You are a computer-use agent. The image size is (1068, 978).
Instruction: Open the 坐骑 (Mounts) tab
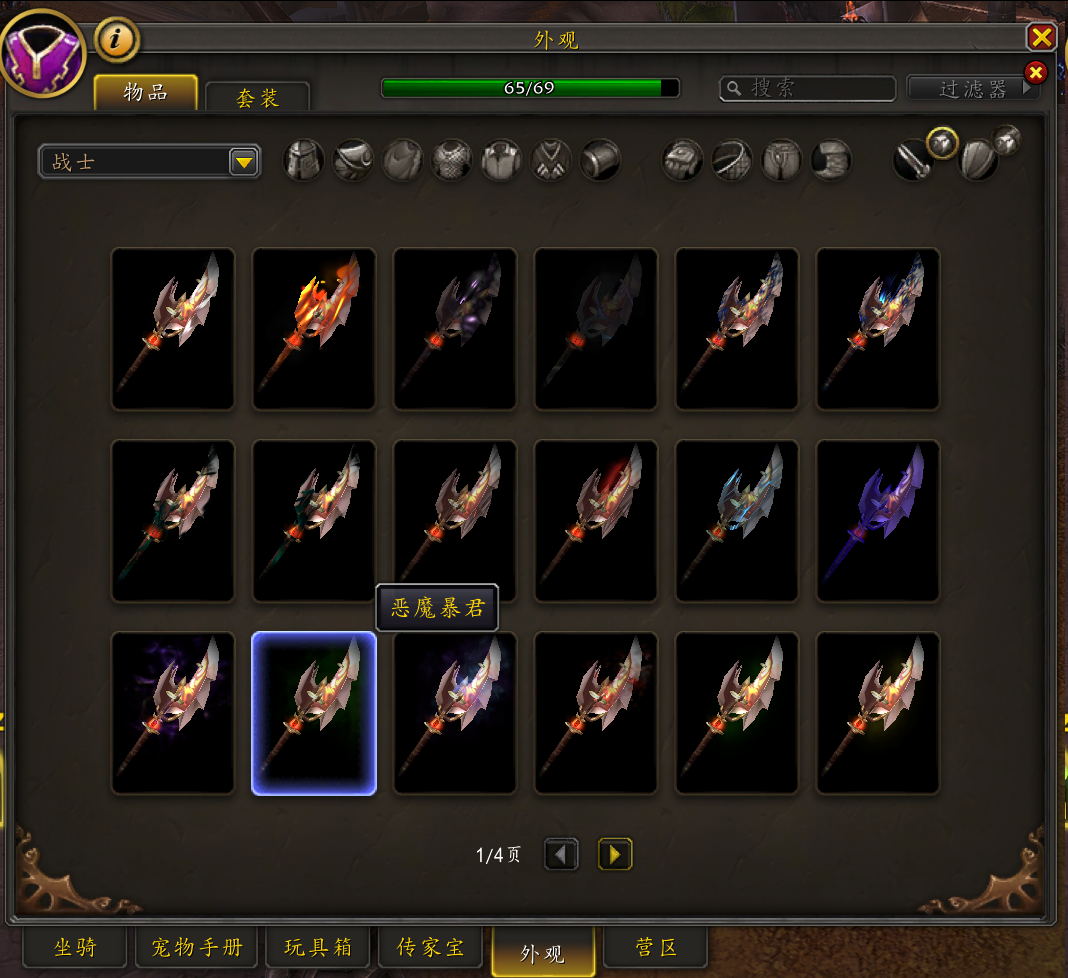75,947
